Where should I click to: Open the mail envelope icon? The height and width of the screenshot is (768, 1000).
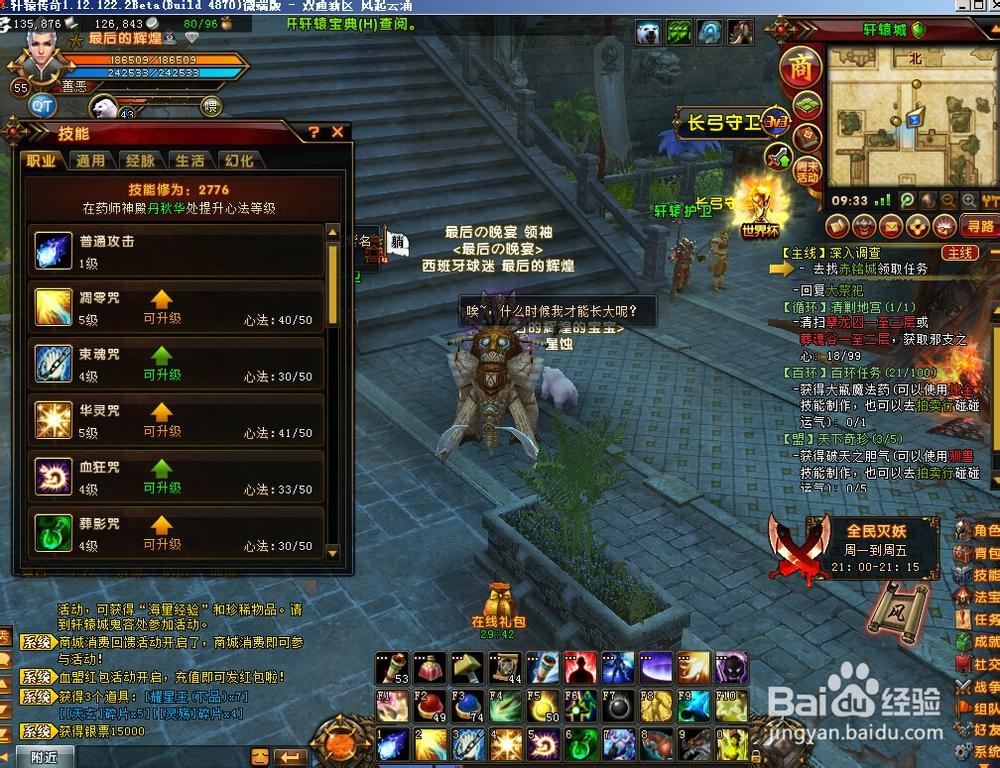(889, 226)
